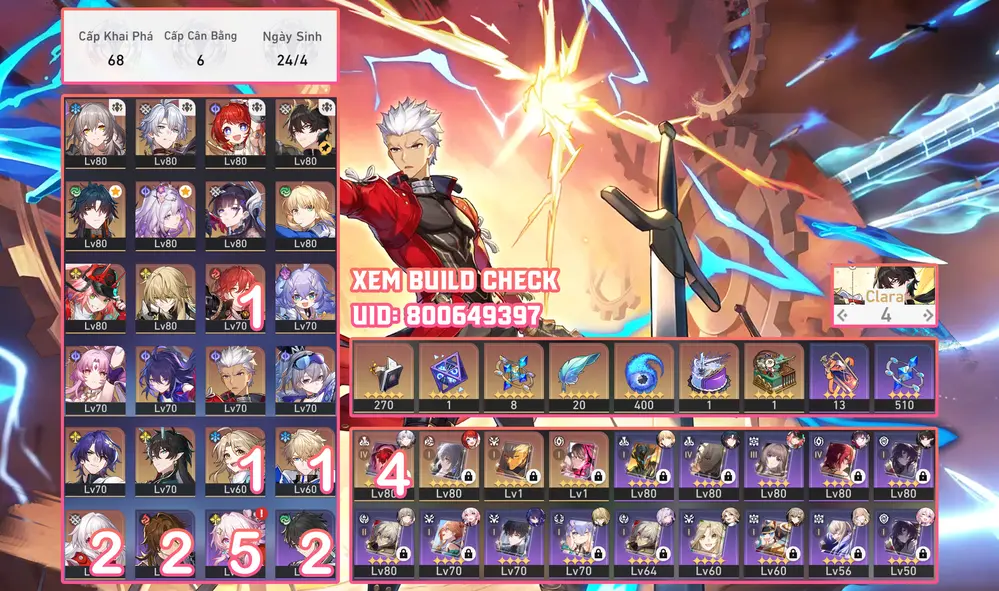Click the right arrow beside Clara count

(x=929, y=315)
